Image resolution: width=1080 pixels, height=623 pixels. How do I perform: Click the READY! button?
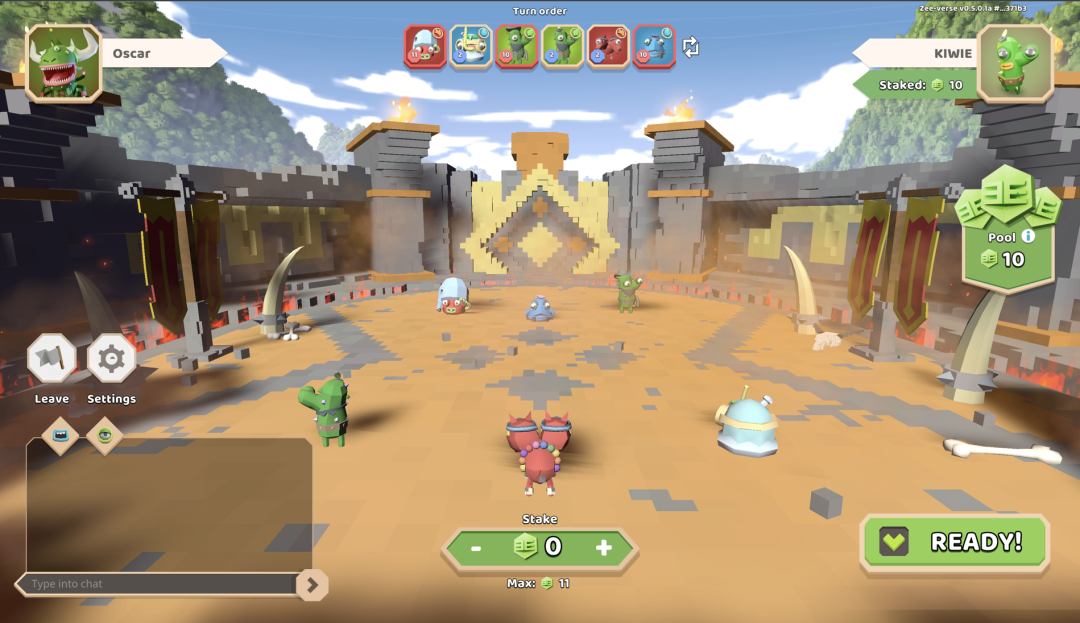click(954, 542)
